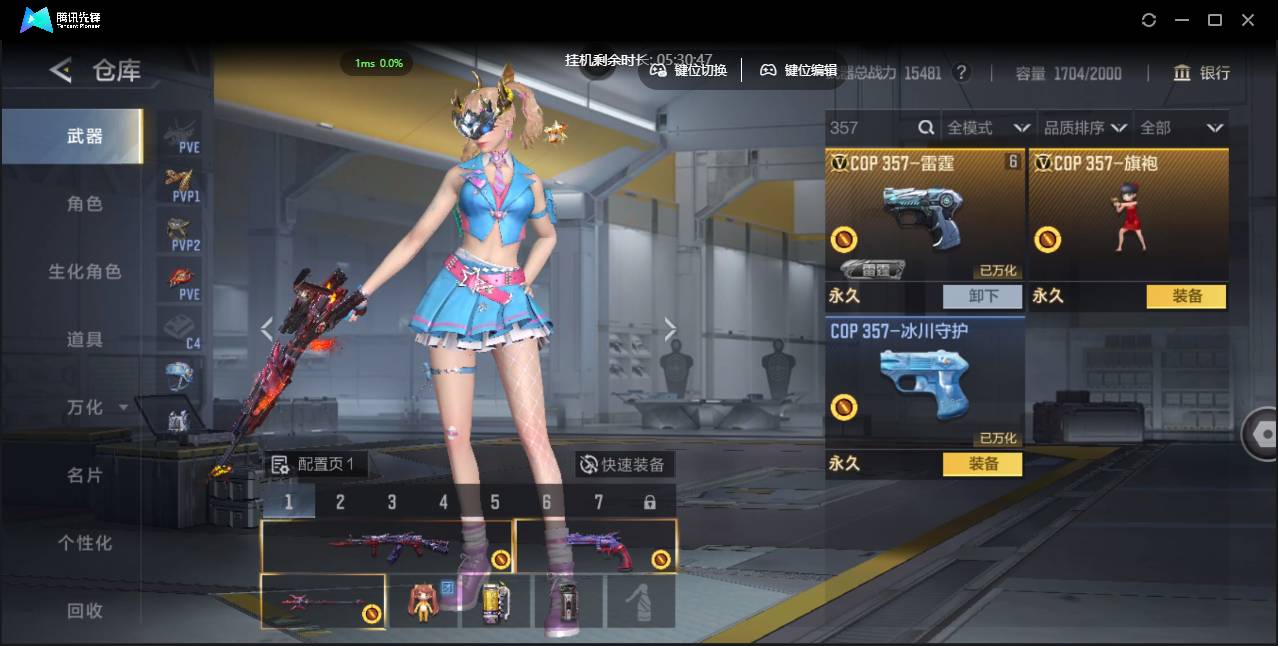The width and height of the screenshot is (1278, 646).
Task: Maximize the emulator window
Action: (x=1215, y=20)
